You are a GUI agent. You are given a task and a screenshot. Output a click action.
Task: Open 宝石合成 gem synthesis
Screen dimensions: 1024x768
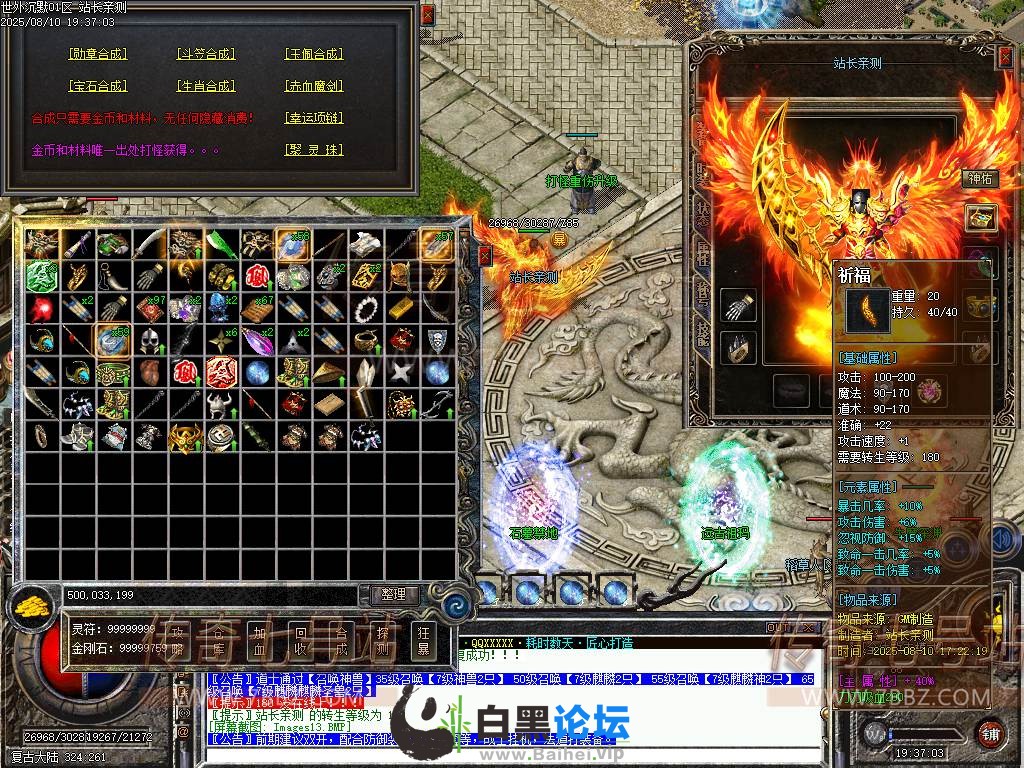[97, 86]
